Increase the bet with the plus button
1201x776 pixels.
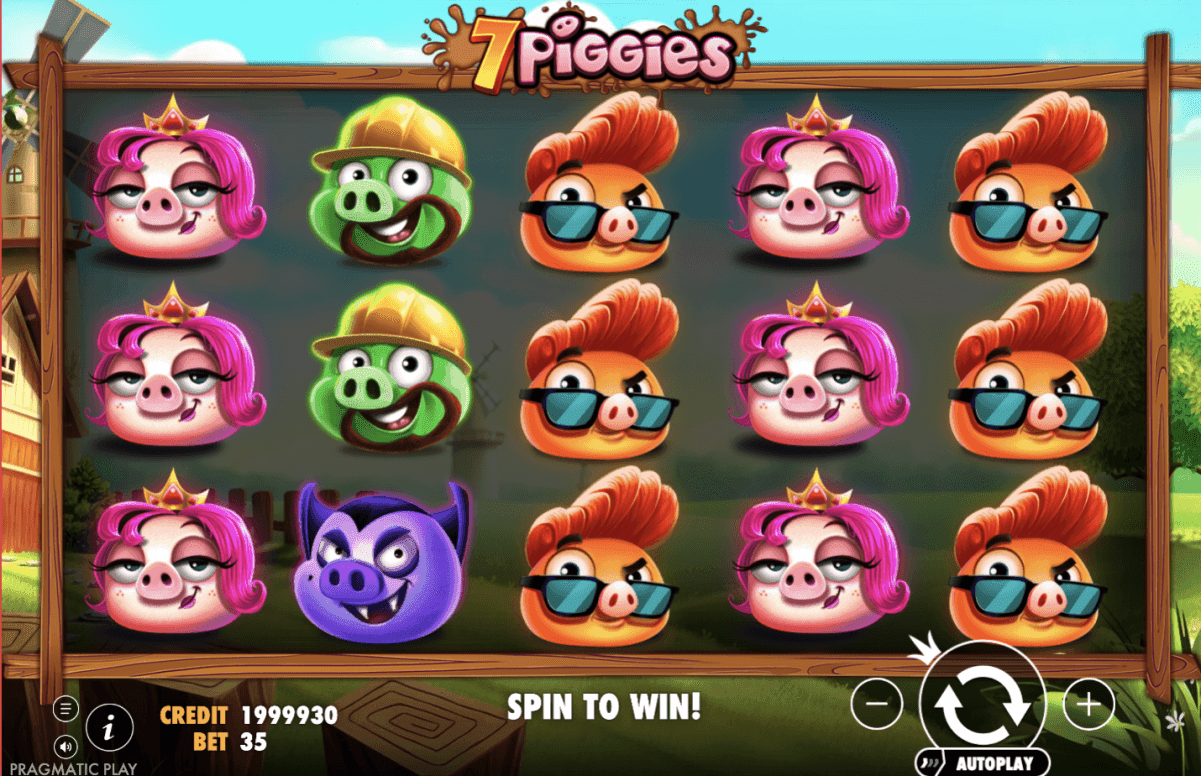(1088, 705)
